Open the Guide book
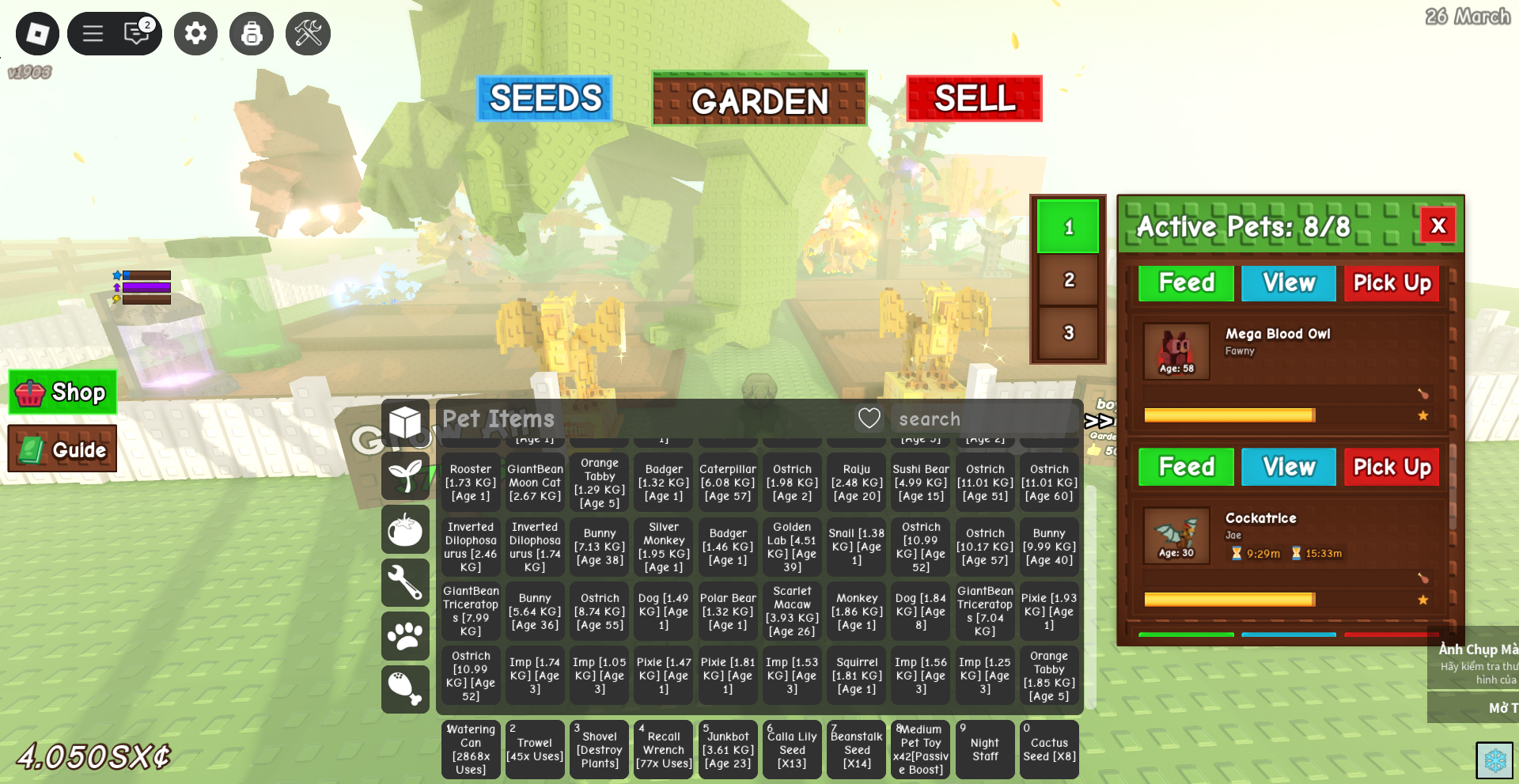 (x=63, y=449)
